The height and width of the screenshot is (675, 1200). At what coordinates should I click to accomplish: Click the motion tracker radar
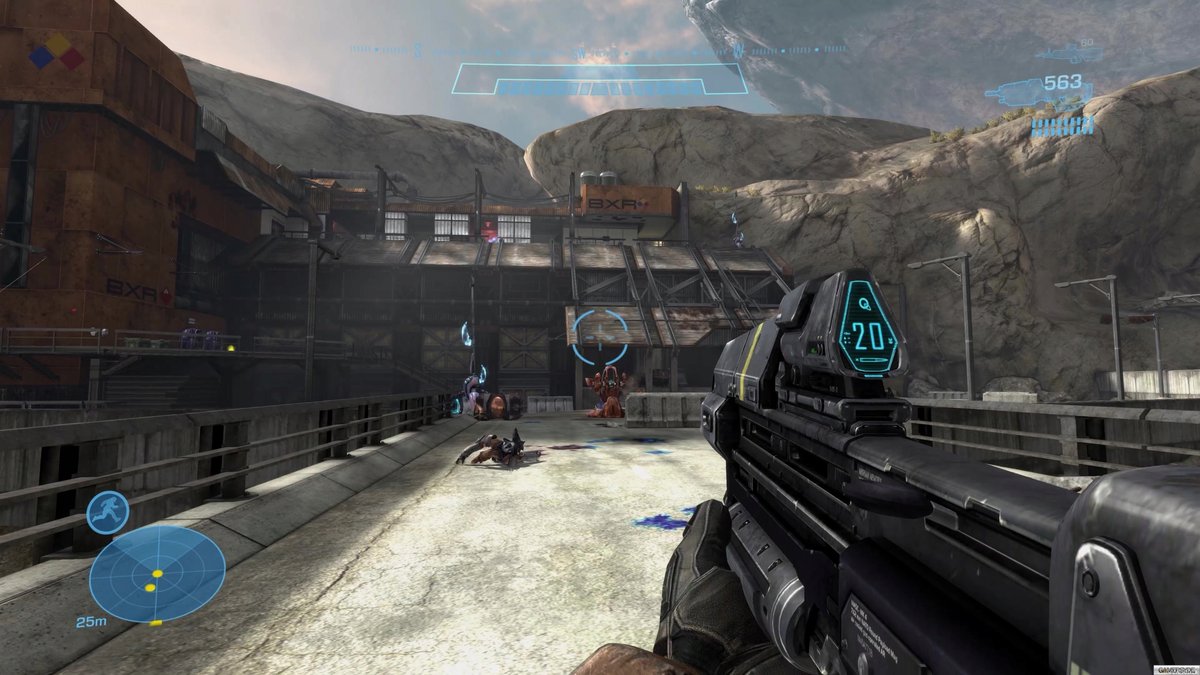point(157,573)
